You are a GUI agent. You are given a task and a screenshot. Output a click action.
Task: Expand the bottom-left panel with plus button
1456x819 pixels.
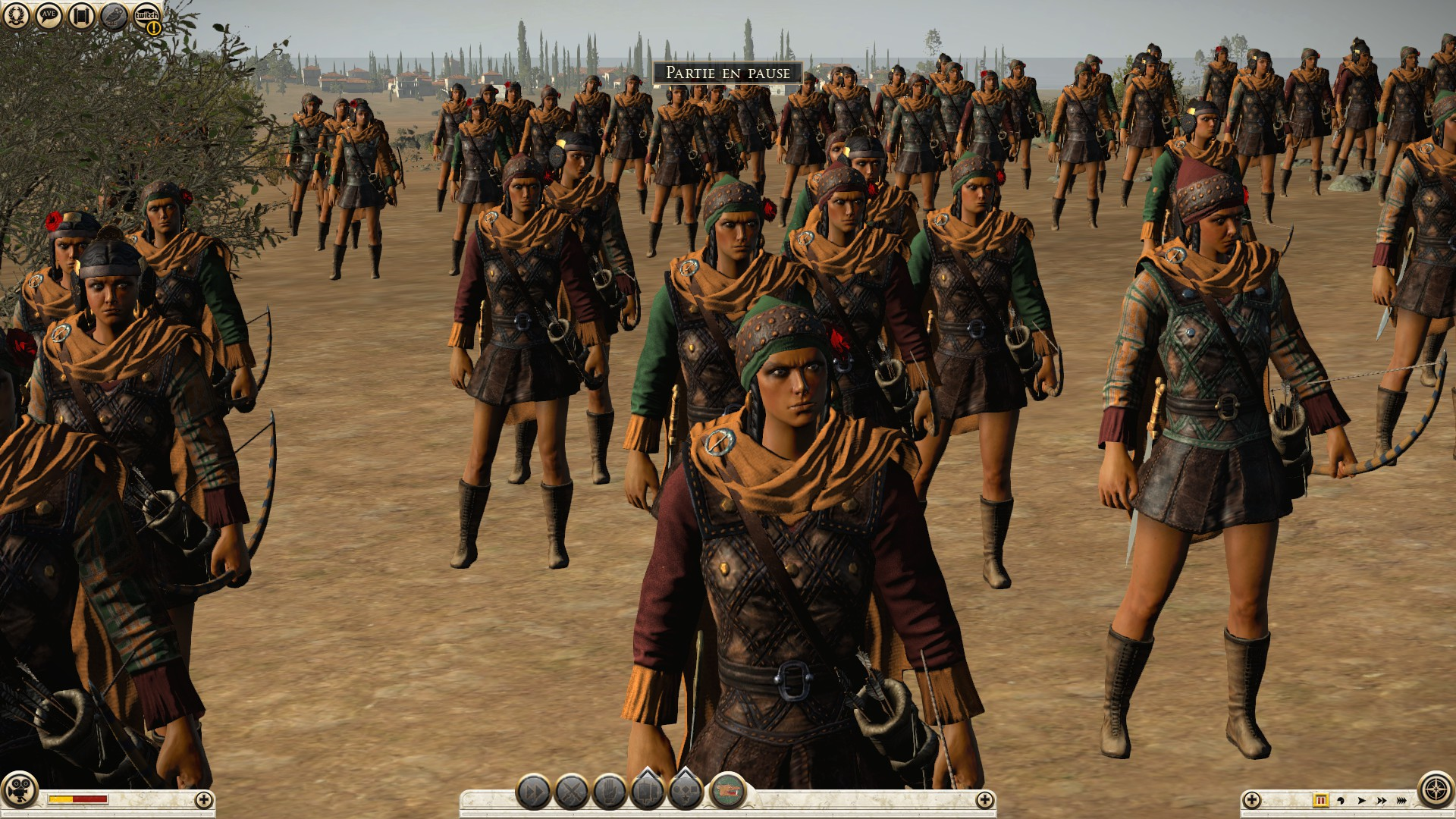click(x=203, y=799)
